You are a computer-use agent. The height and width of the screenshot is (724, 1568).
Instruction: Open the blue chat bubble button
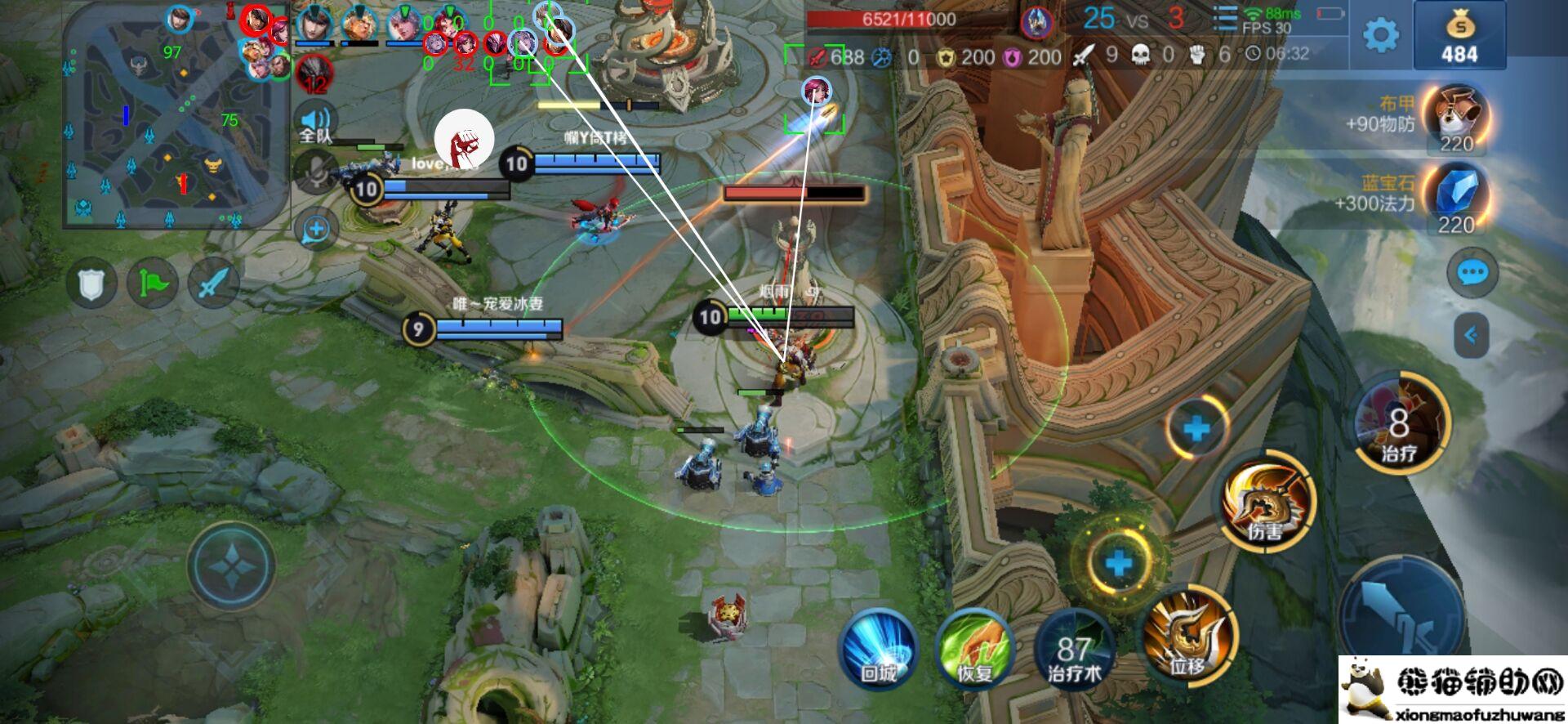coord(1472,272)
